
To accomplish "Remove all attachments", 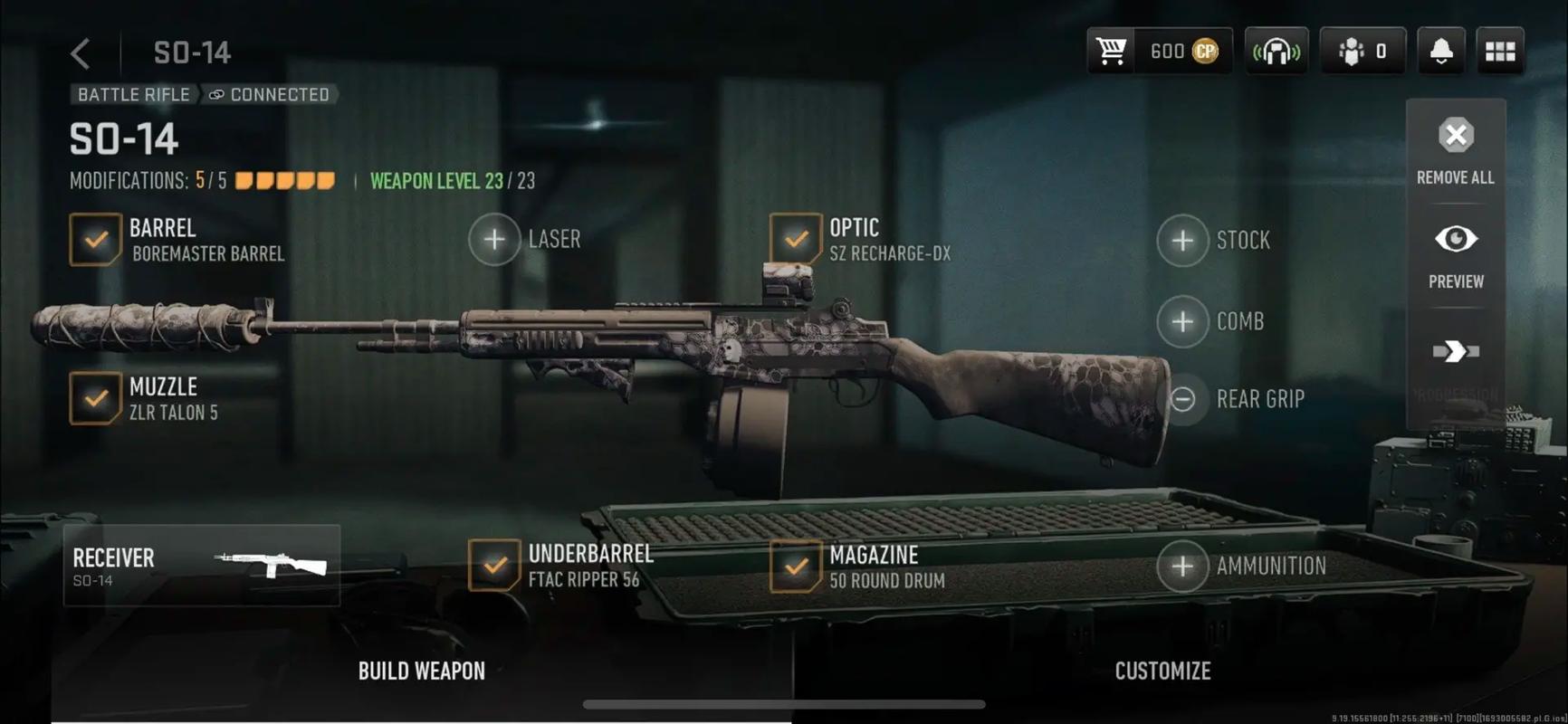I will pyautogui.click(x=1456, y=151).
